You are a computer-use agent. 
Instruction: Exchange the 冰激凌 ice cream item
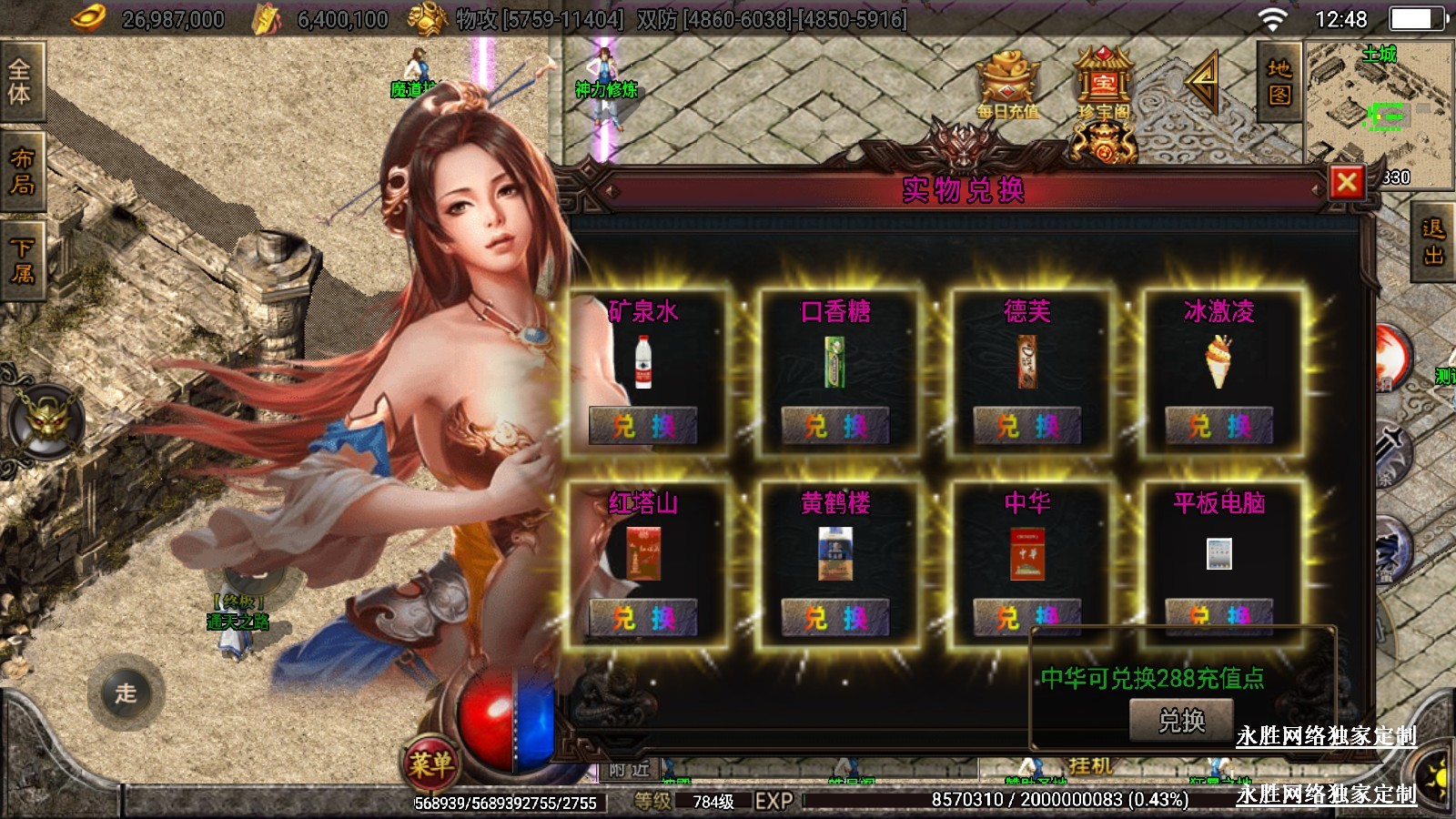(1218, 426)
